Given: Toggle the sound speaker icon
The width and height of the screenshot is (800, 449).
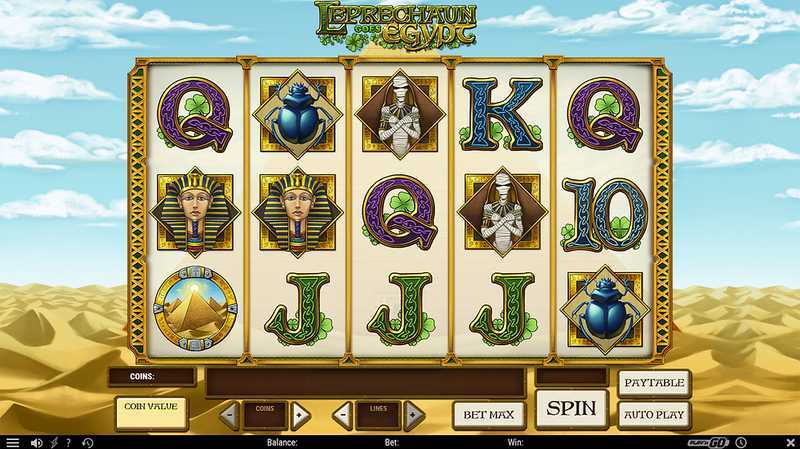Looking at the screenshot, I should pos(37,442).
